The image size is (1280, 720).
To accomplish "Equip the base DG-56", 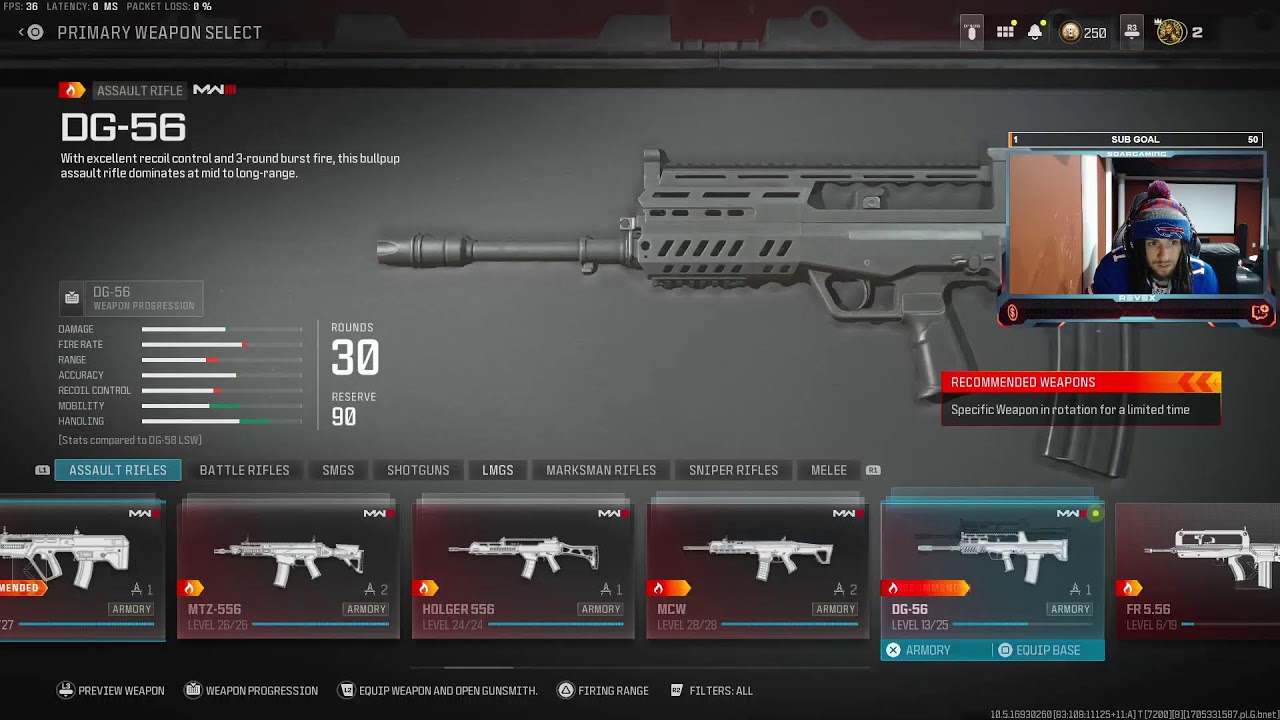I will (1040, 650).
